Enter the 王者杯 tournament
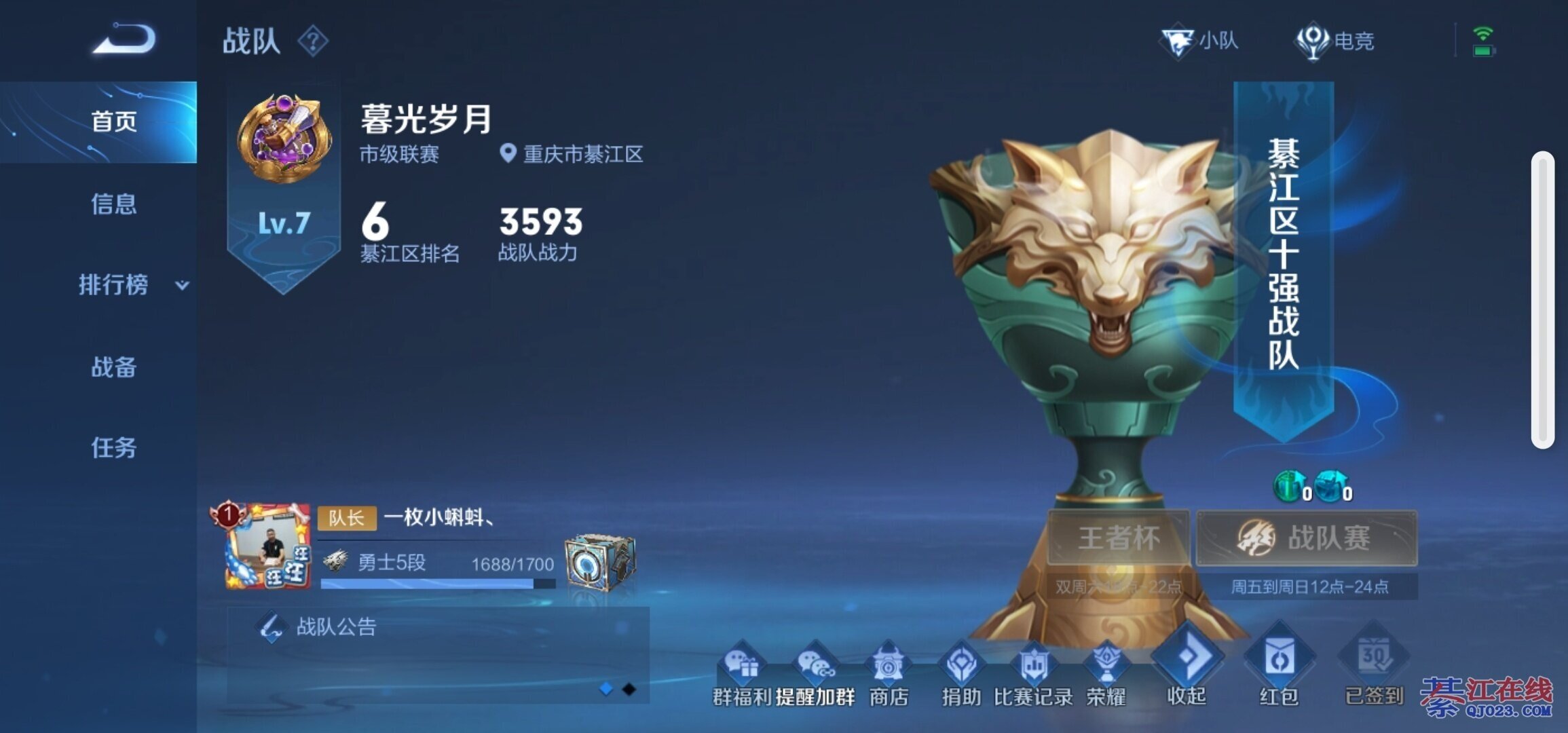The image size is (1568, 733). (x=1118, y=538)
